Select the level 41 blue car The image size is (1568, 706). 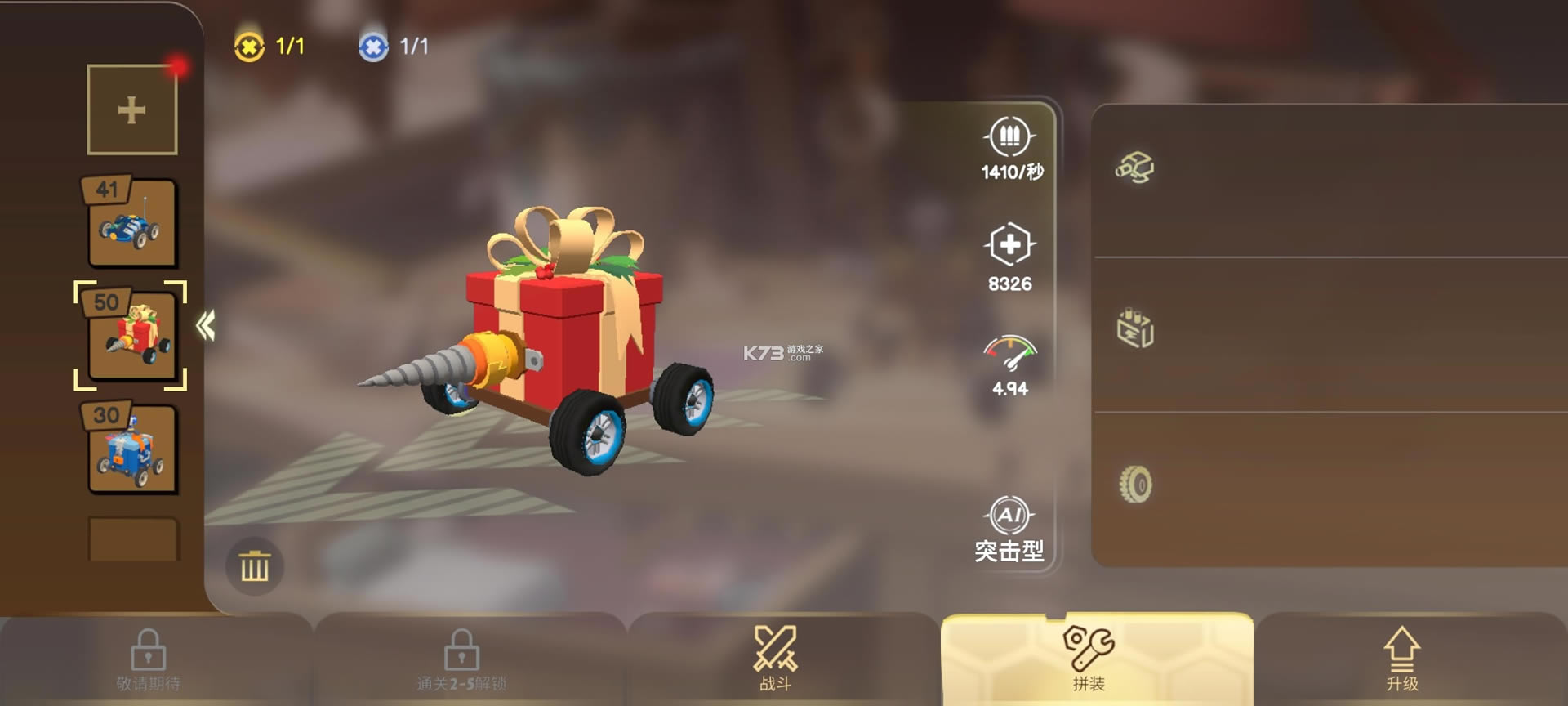131,224
